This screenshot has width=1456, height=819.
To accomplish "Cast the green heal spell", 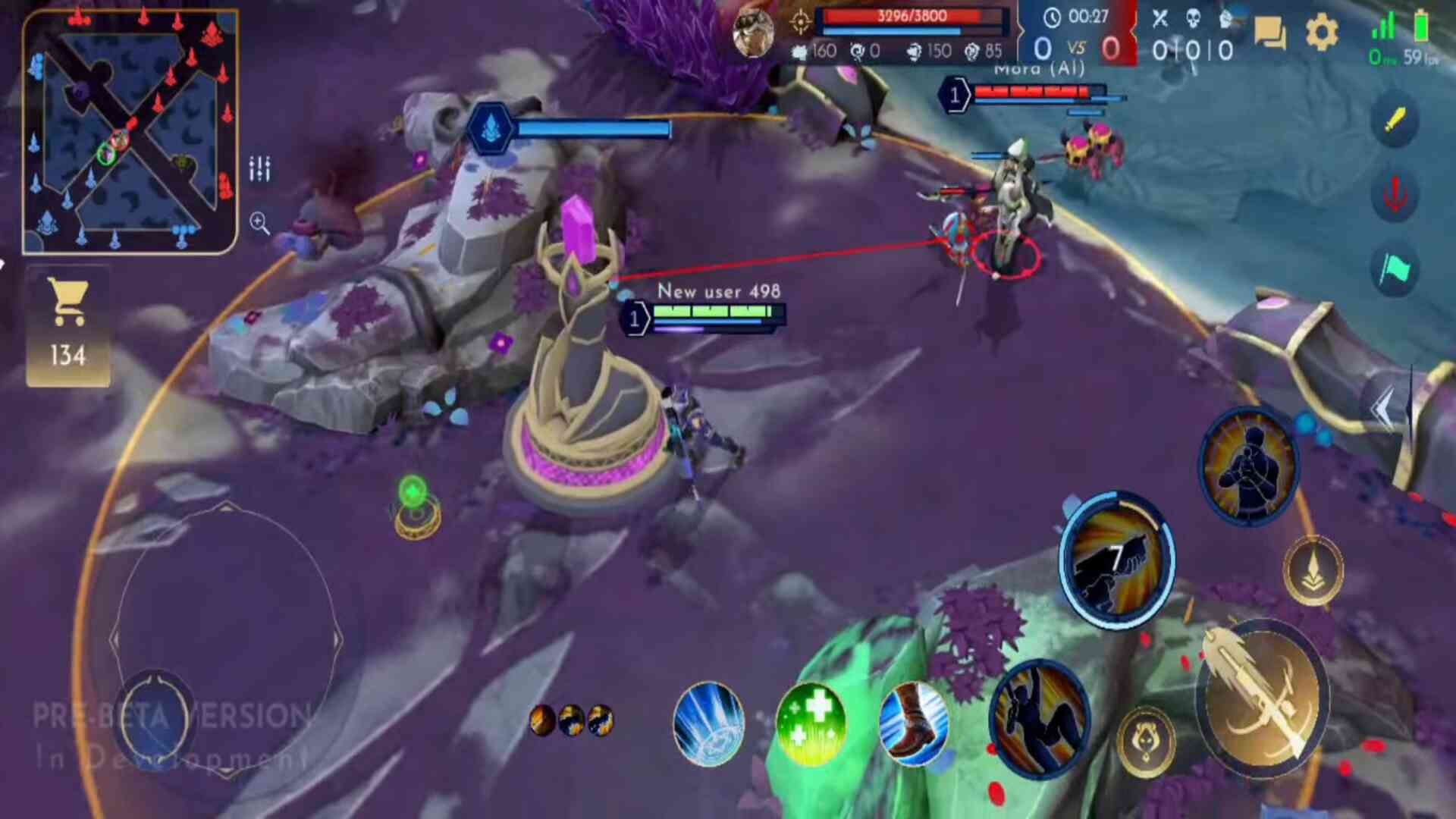I will (811, 724).
